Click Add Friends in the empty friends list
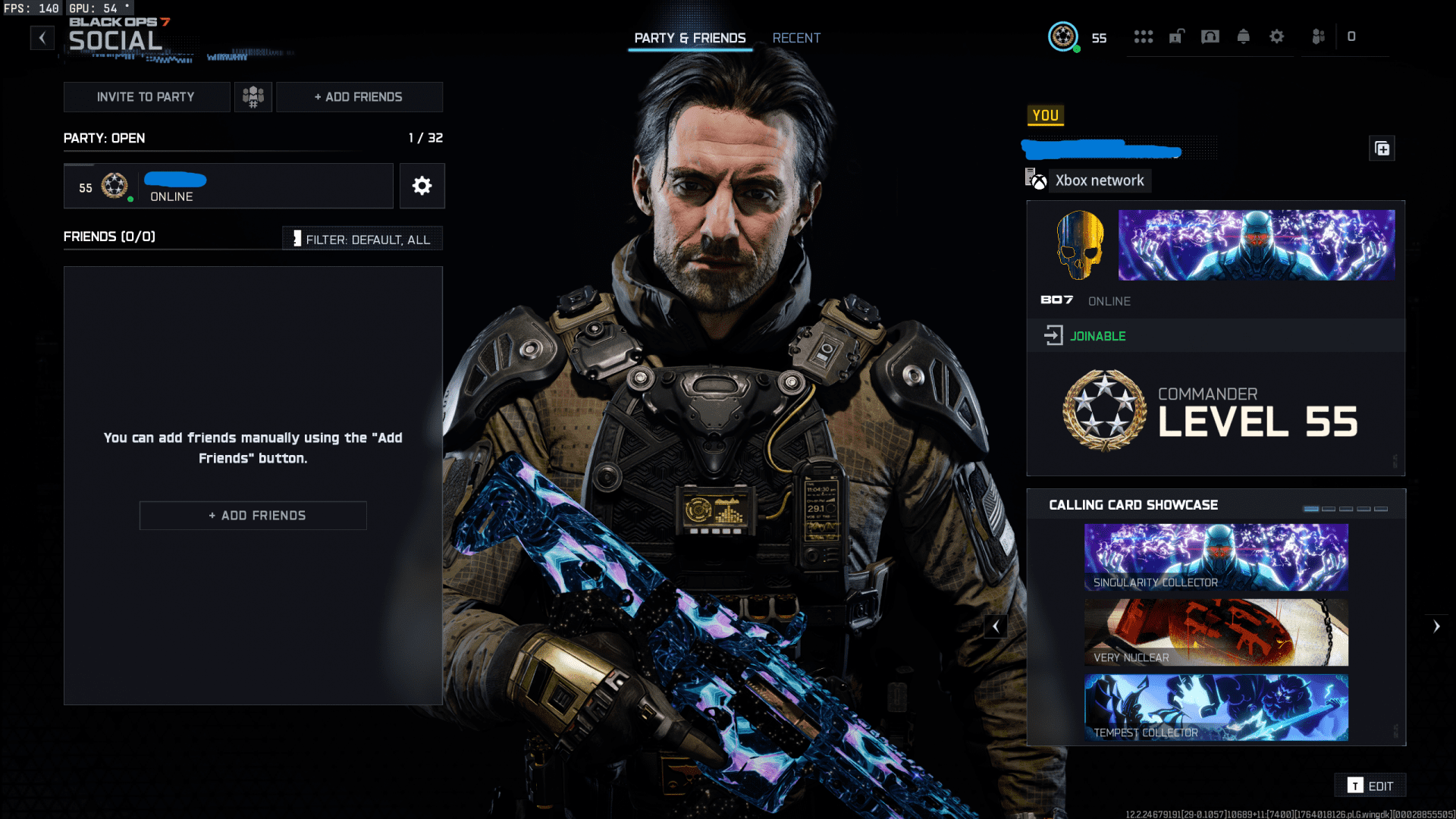The height and width of the screenshot is (819, 1456). point(253,516)
